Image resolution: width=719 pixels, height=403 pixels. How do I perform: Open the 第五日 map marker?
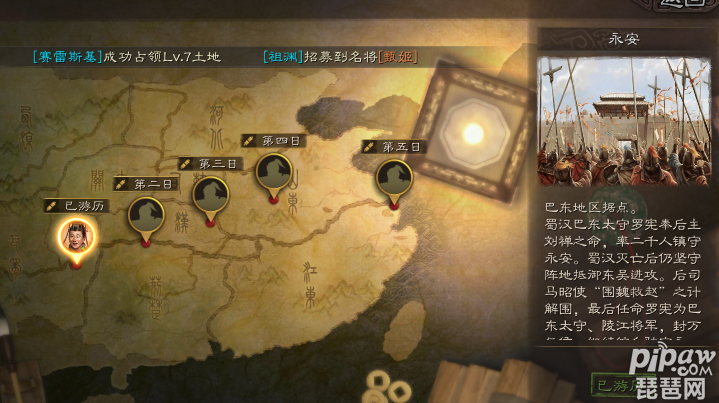(x=394, y=178)
